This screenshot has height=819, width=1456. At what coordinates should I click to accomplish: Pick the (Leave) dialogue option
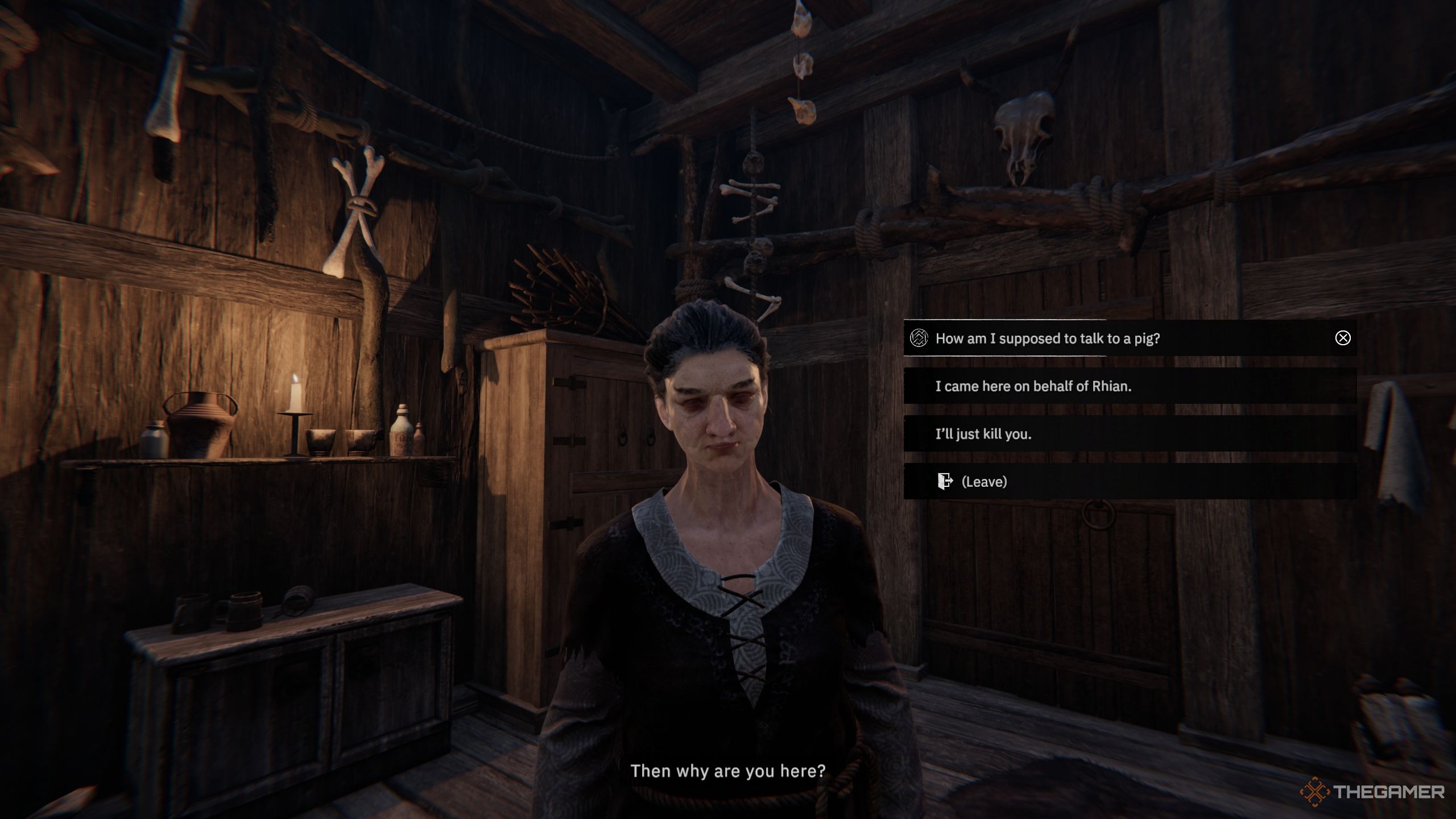pos(983,482)
